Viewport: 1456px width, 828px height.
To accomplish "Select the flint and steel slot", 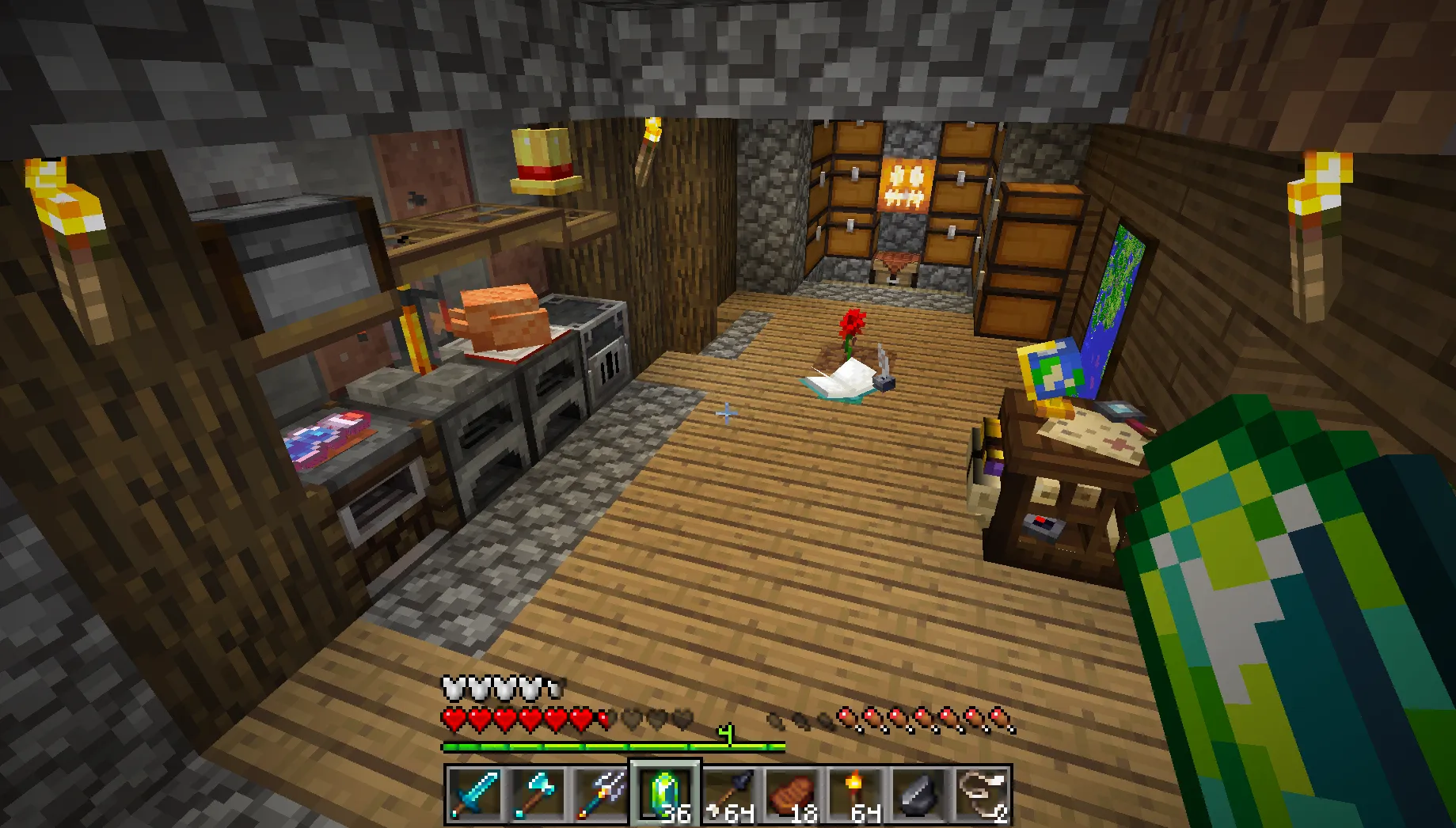I will pyautogui.click(x=917, y=796).
